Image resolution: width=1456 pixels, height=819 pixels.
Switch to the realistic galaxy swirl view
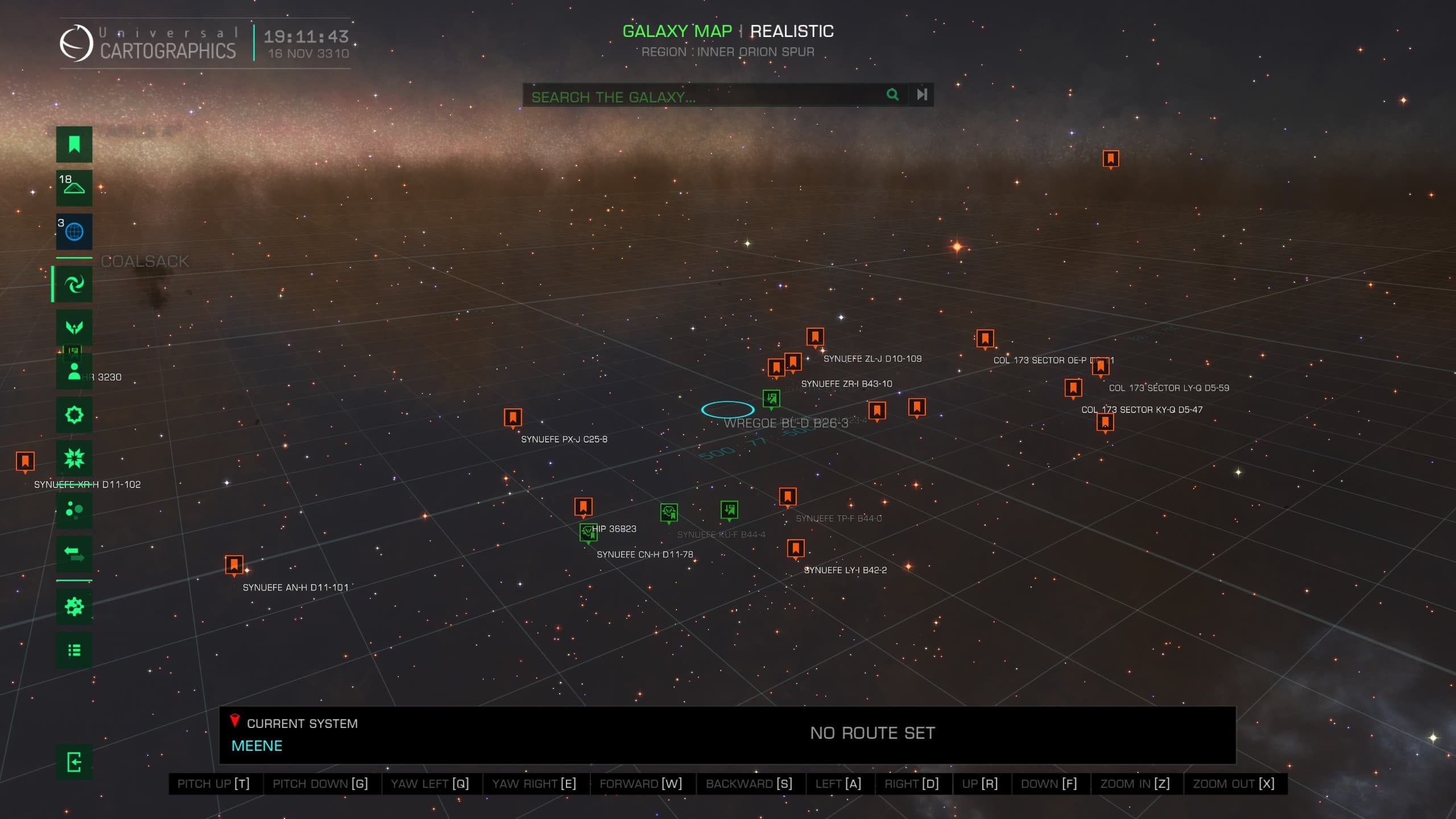coord(74,284)
